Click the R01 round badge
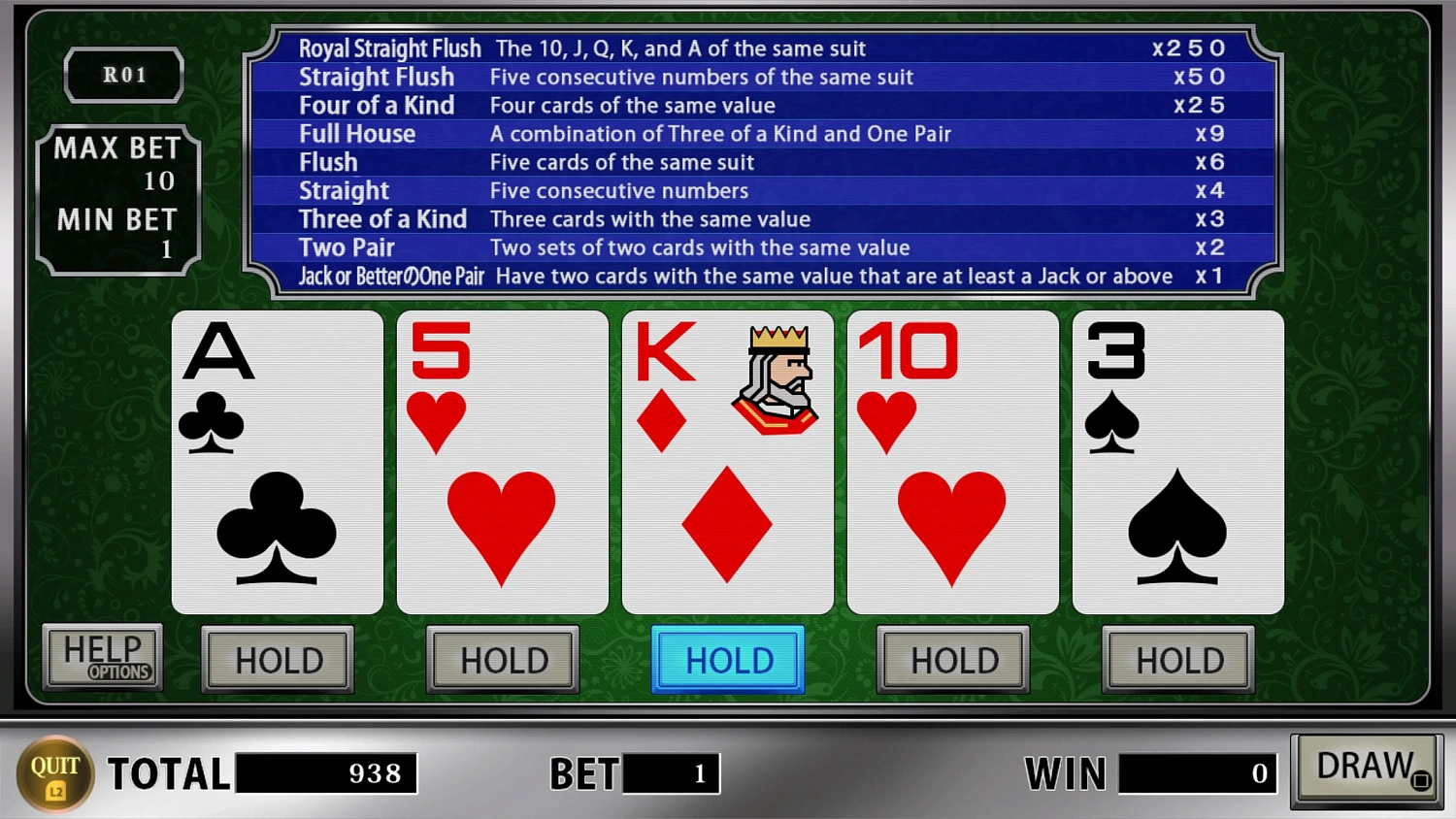This screenshot has width=1456, height=819. coord(124,75)
